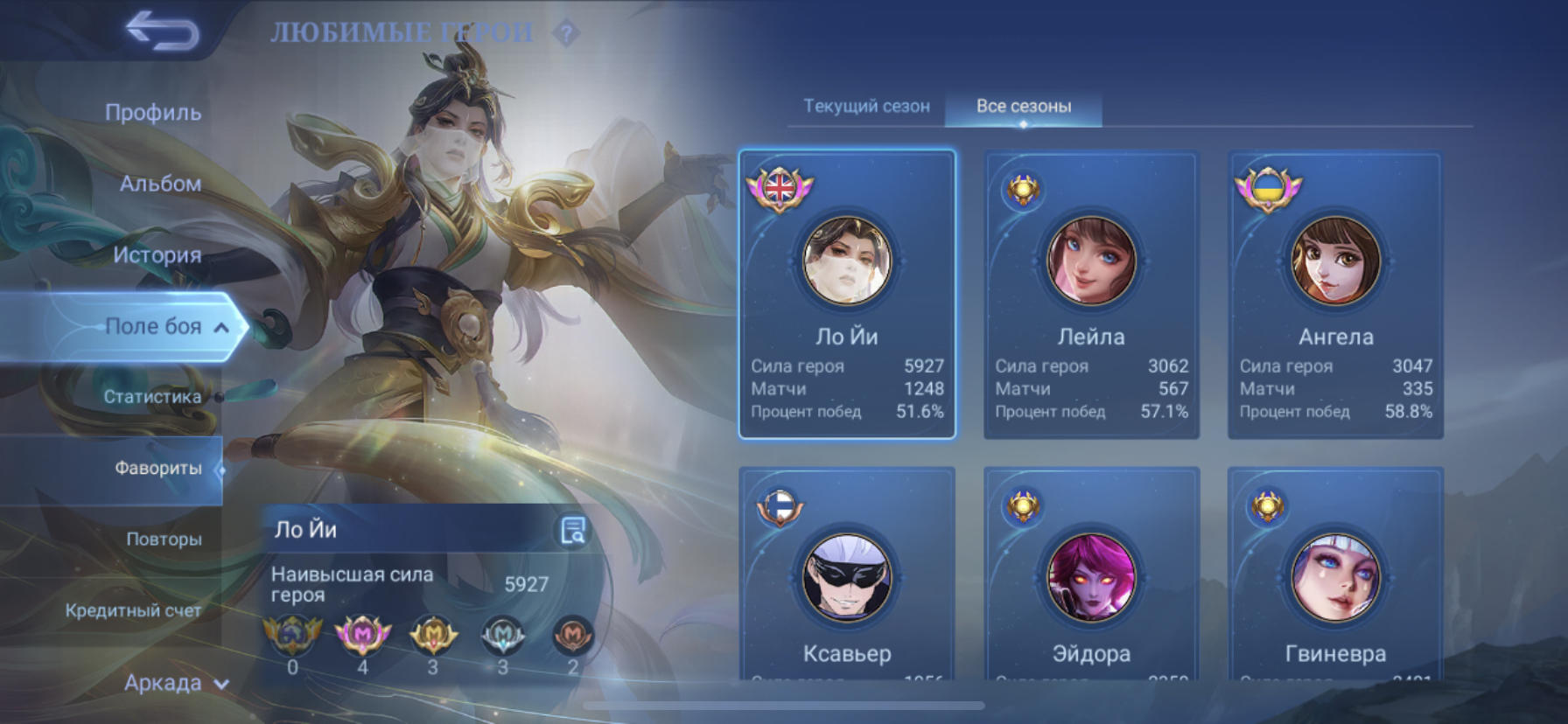This screenshot has height=724, width=1568.
Task: Open the Повторы submenu page
Action: [x=164, y=540]
